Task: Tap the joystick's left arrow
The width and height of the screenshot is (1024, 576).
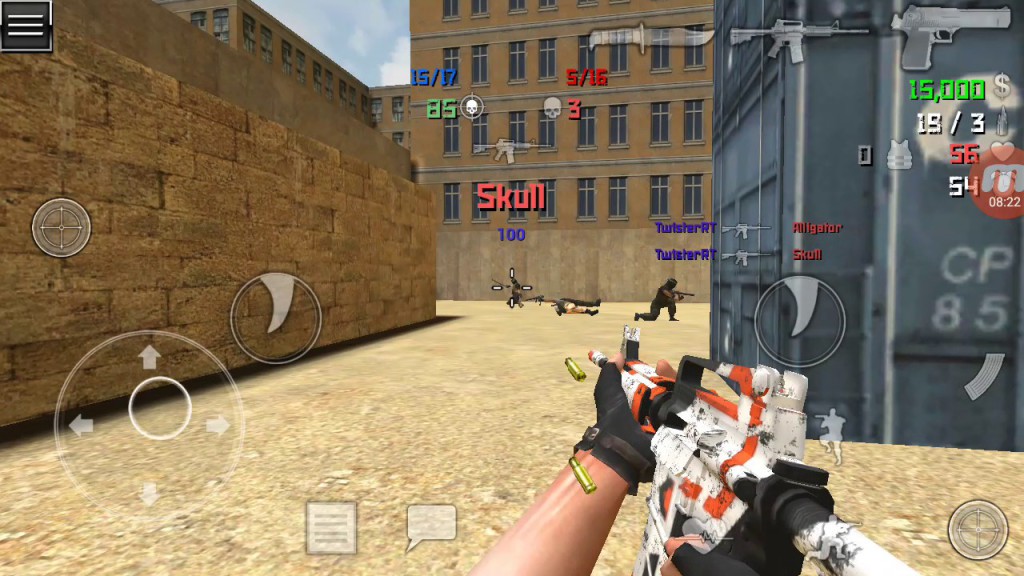Action: [81, 425]
